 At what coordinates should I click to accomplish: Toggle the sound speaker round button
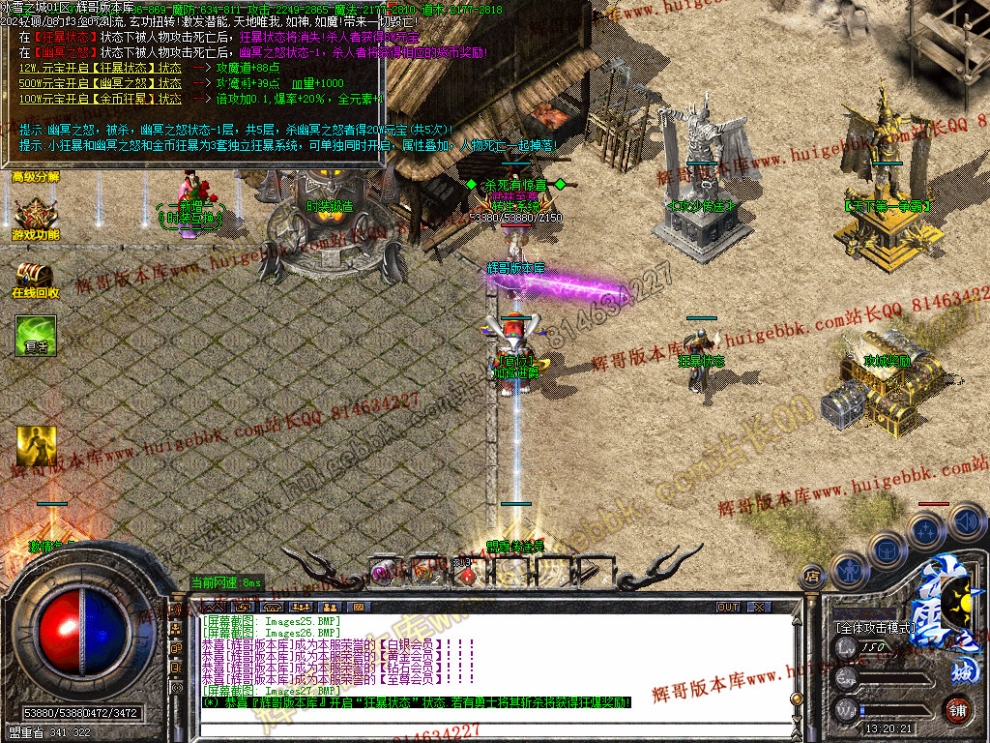[966, 520]
